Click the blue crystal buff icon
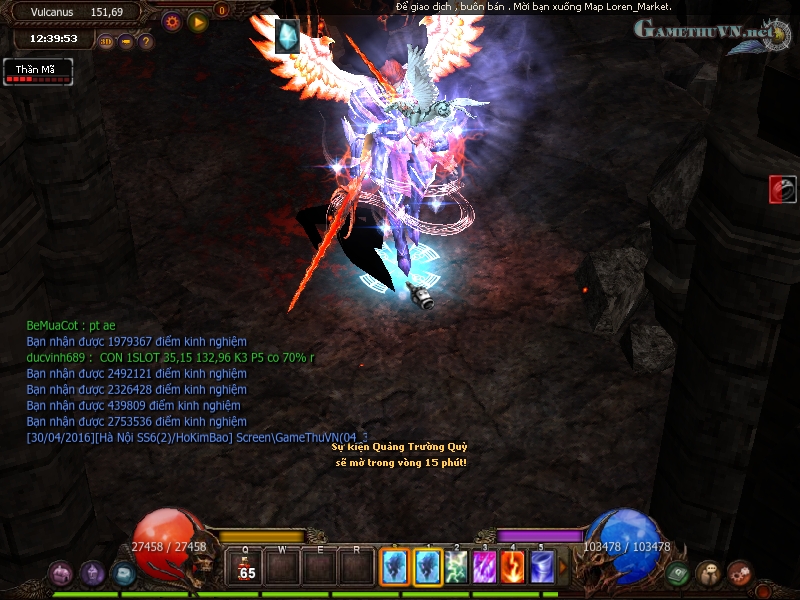 [288, 37]
